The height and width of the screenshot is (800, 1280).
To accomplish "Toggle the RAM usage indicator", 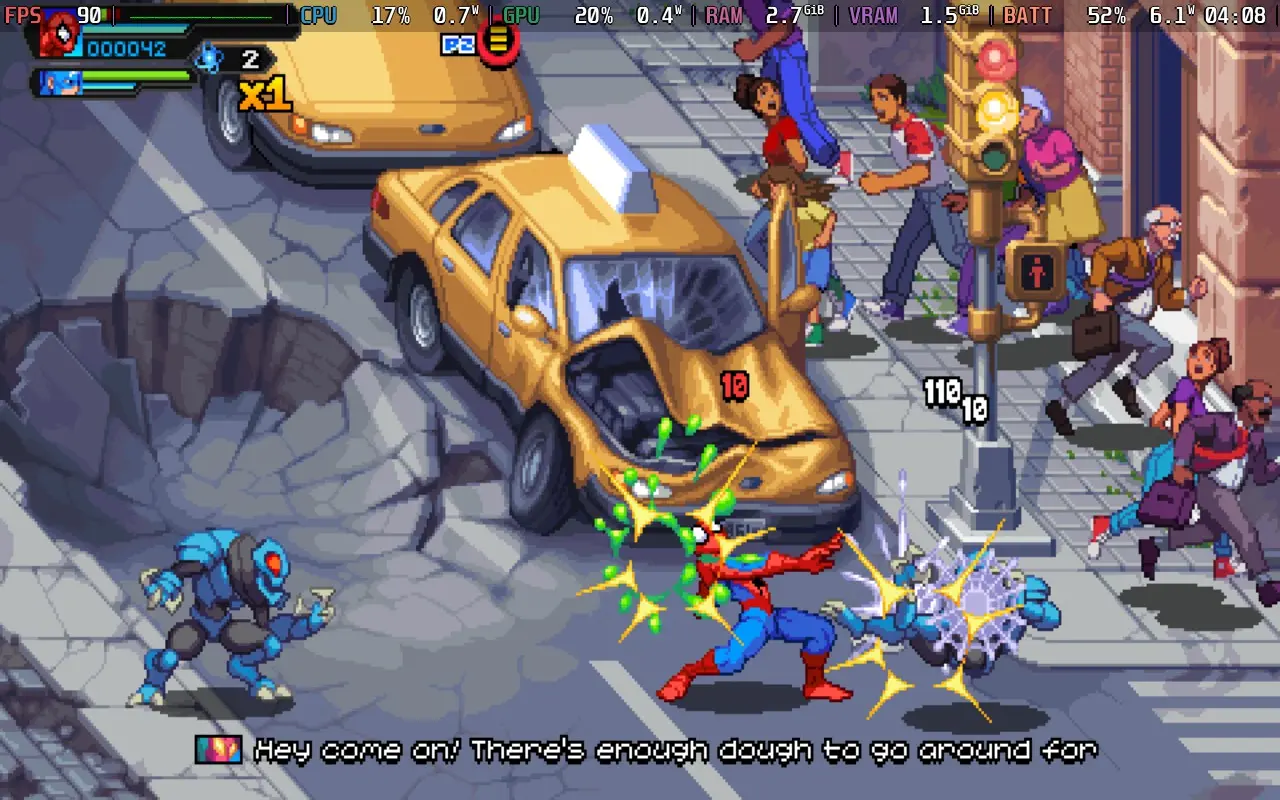I will pos(724,15).
